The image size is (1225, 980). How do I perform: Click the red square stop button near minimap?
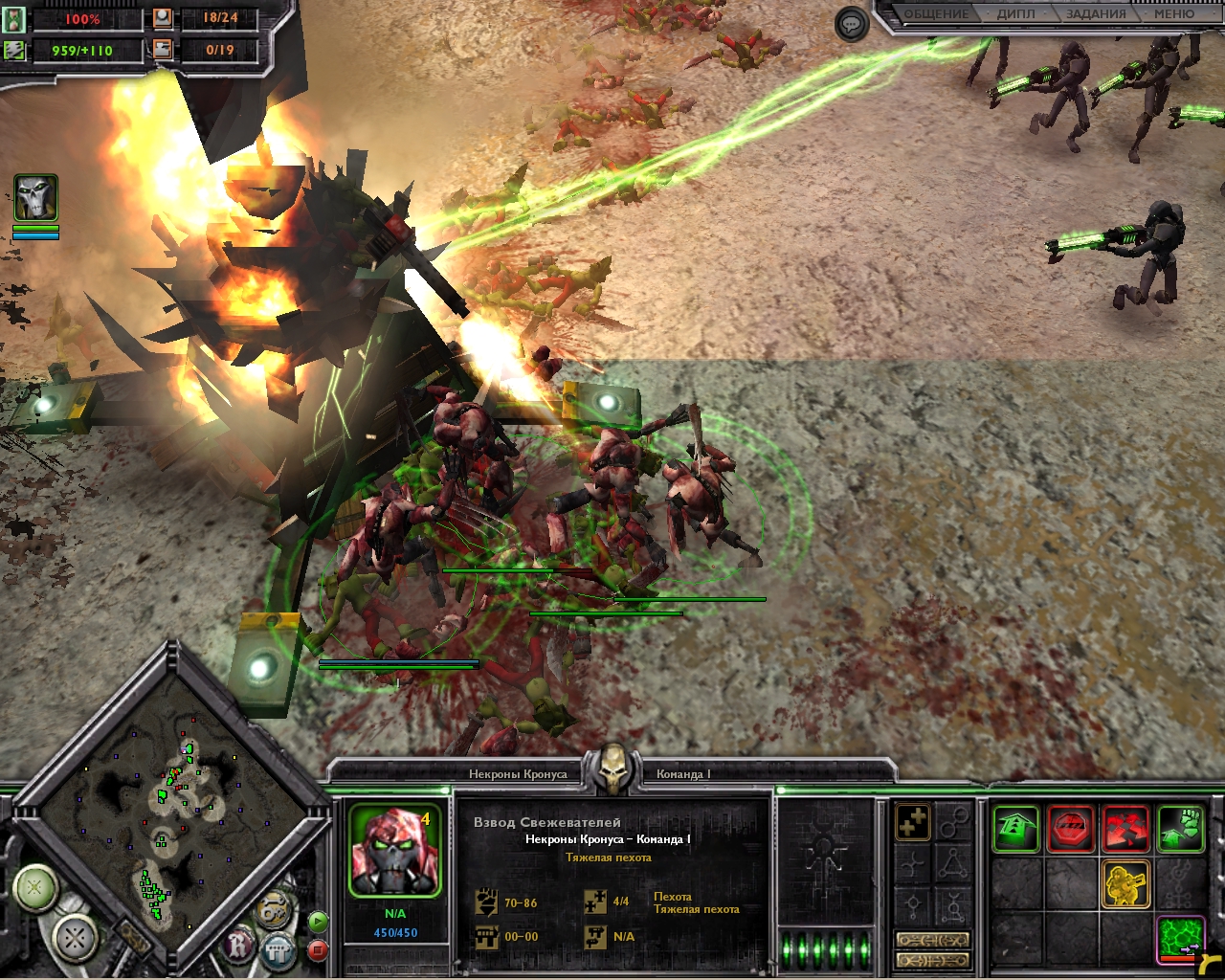point(318,949)
